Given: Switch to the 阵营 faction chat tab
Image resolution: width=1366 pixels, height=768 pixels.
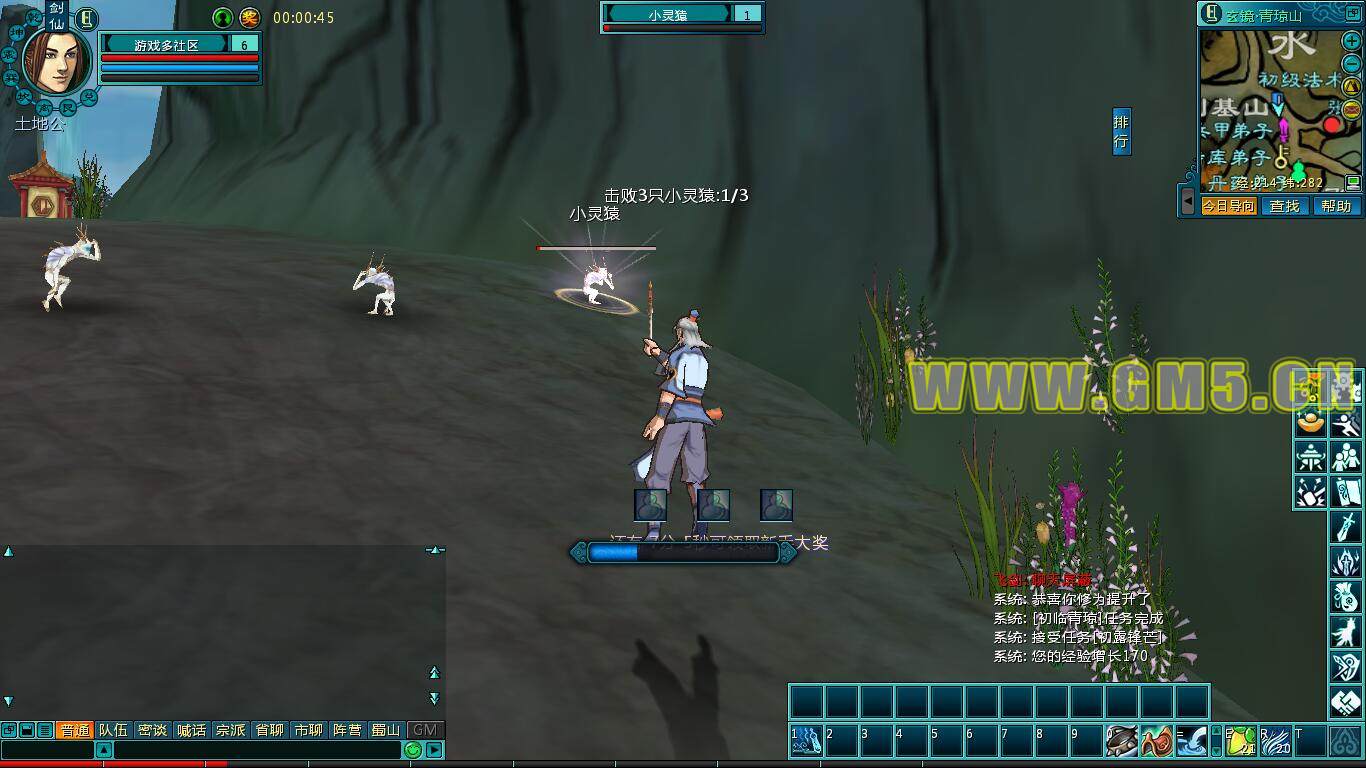Looking at the screenshot, I should (x=347, y=730).
